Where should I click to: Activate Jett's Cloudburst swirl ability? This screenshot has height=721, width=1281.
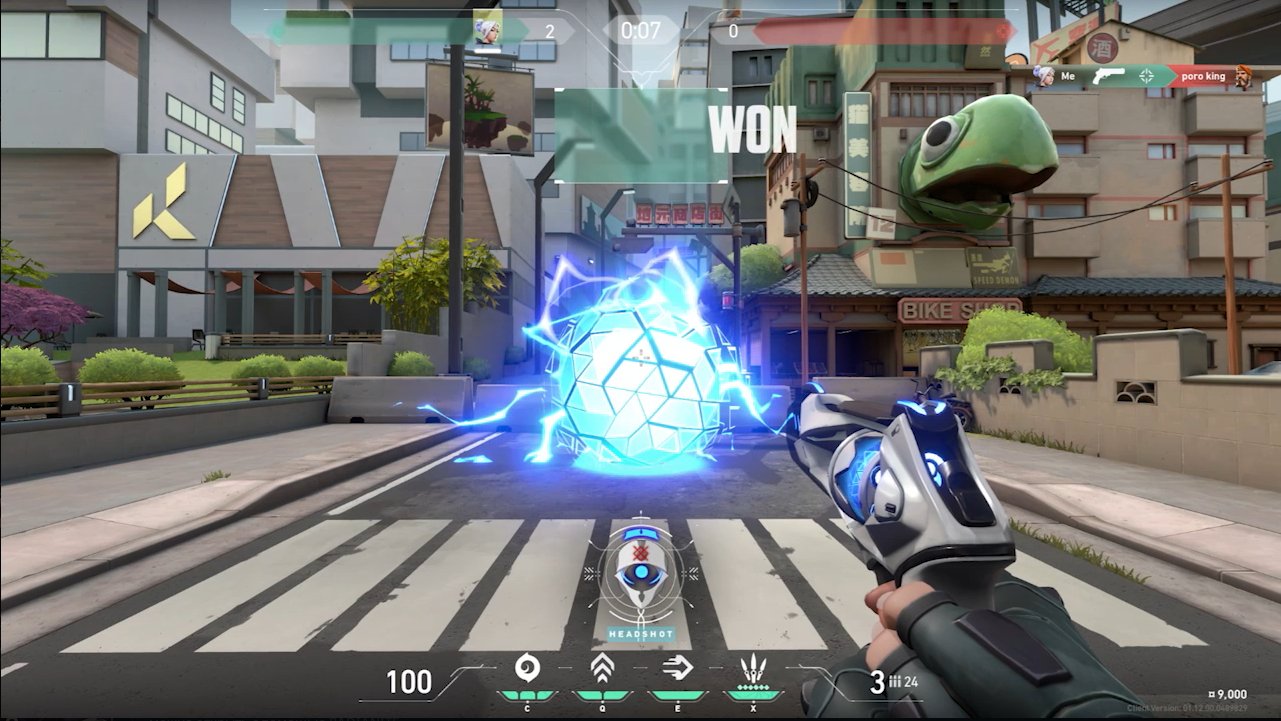tap(526, 668)
